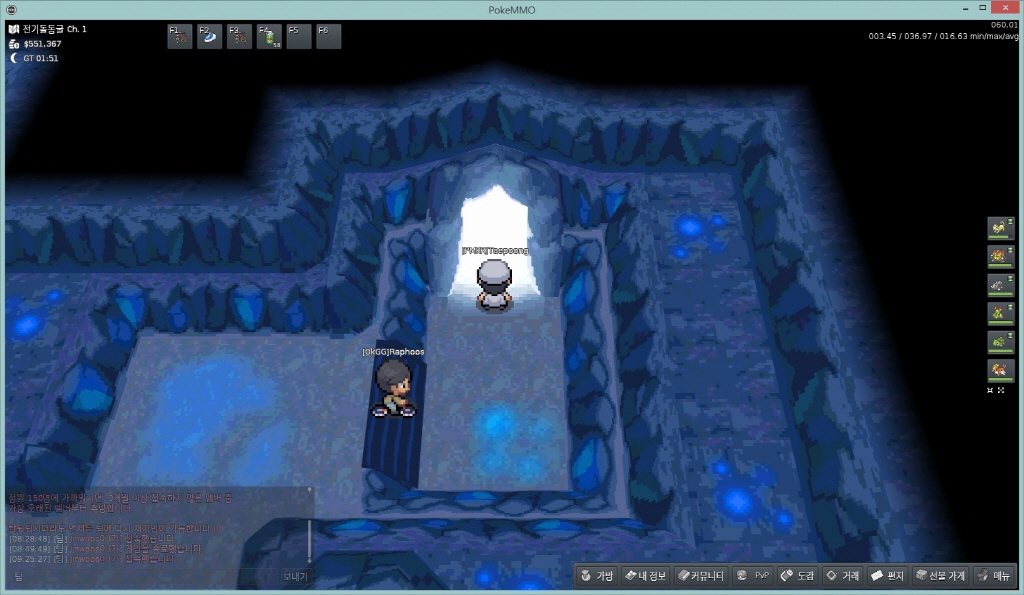Open the 도감 Pokédex

pos(798,576)
